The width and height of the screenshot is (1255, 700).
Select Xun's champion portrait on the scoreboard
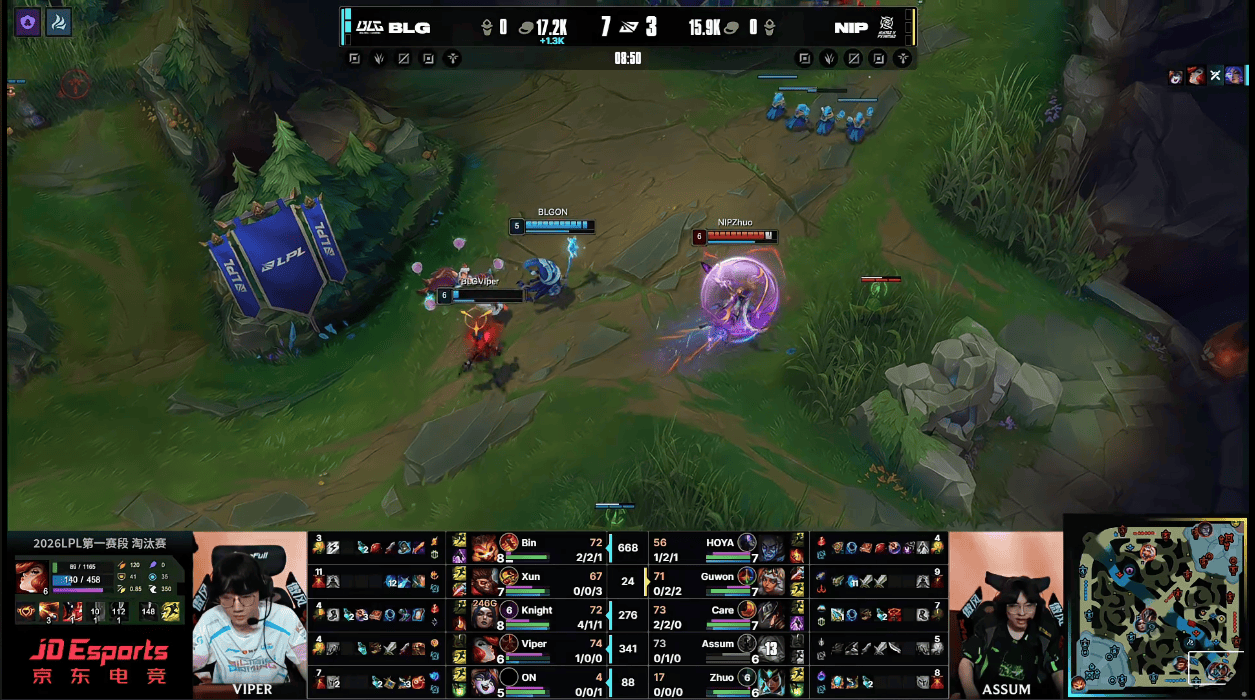pos(484,580)
